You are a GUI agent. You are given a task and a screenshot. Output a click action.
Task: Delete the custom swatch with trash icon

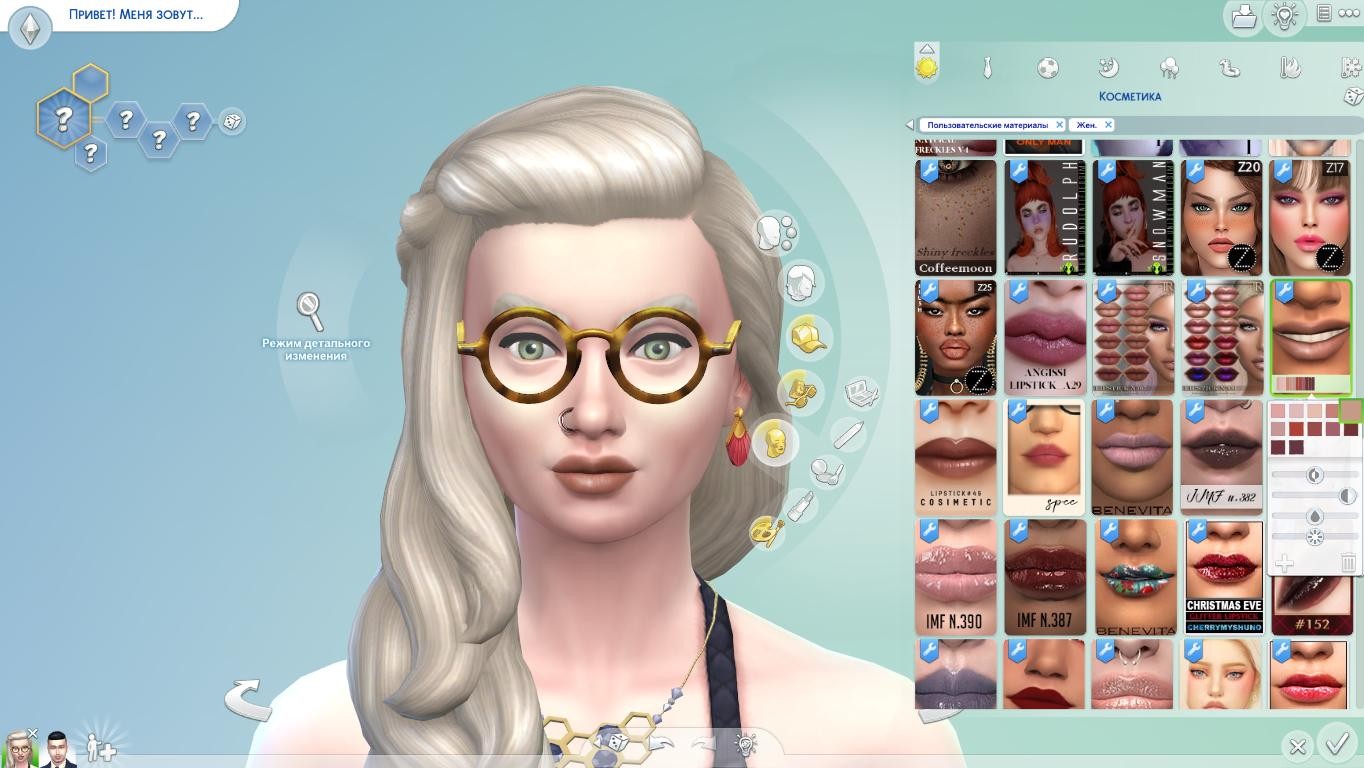click(1348, 564)
